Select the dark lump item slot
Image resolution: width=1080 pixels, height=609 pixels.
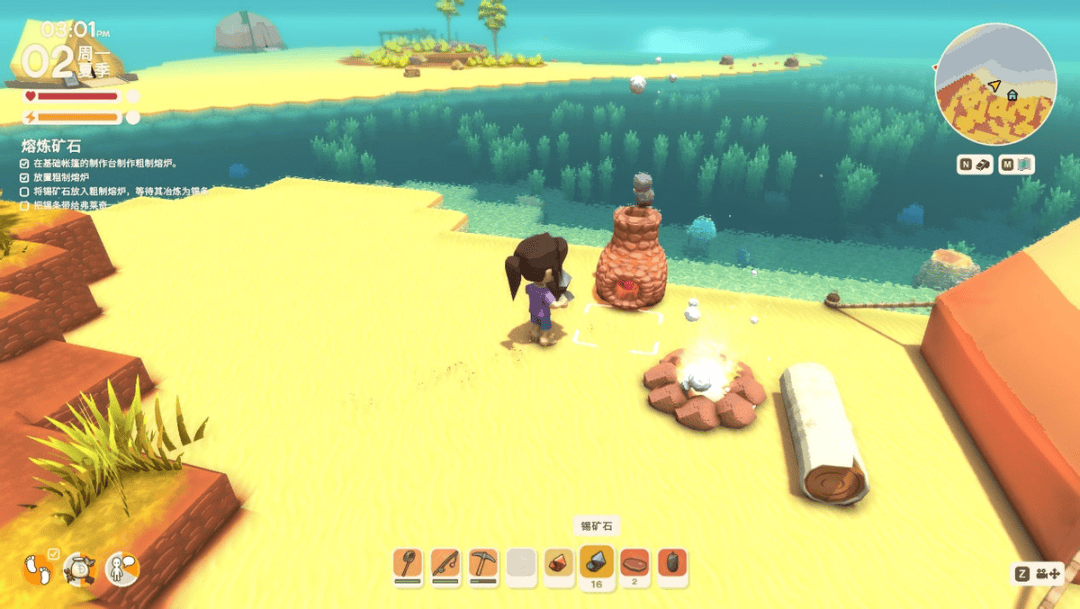673,563
